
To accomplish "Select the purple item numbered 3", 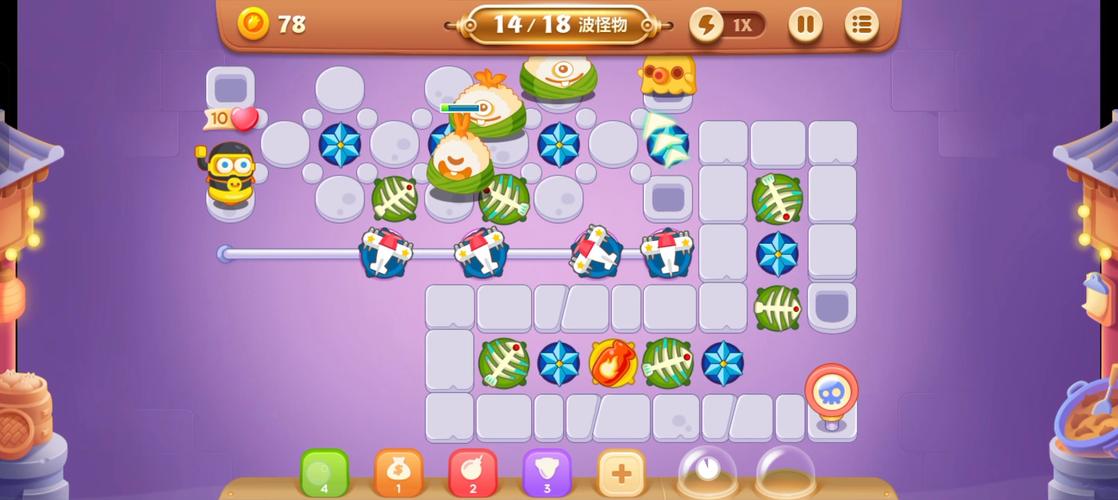I will (x=547, y=472).
